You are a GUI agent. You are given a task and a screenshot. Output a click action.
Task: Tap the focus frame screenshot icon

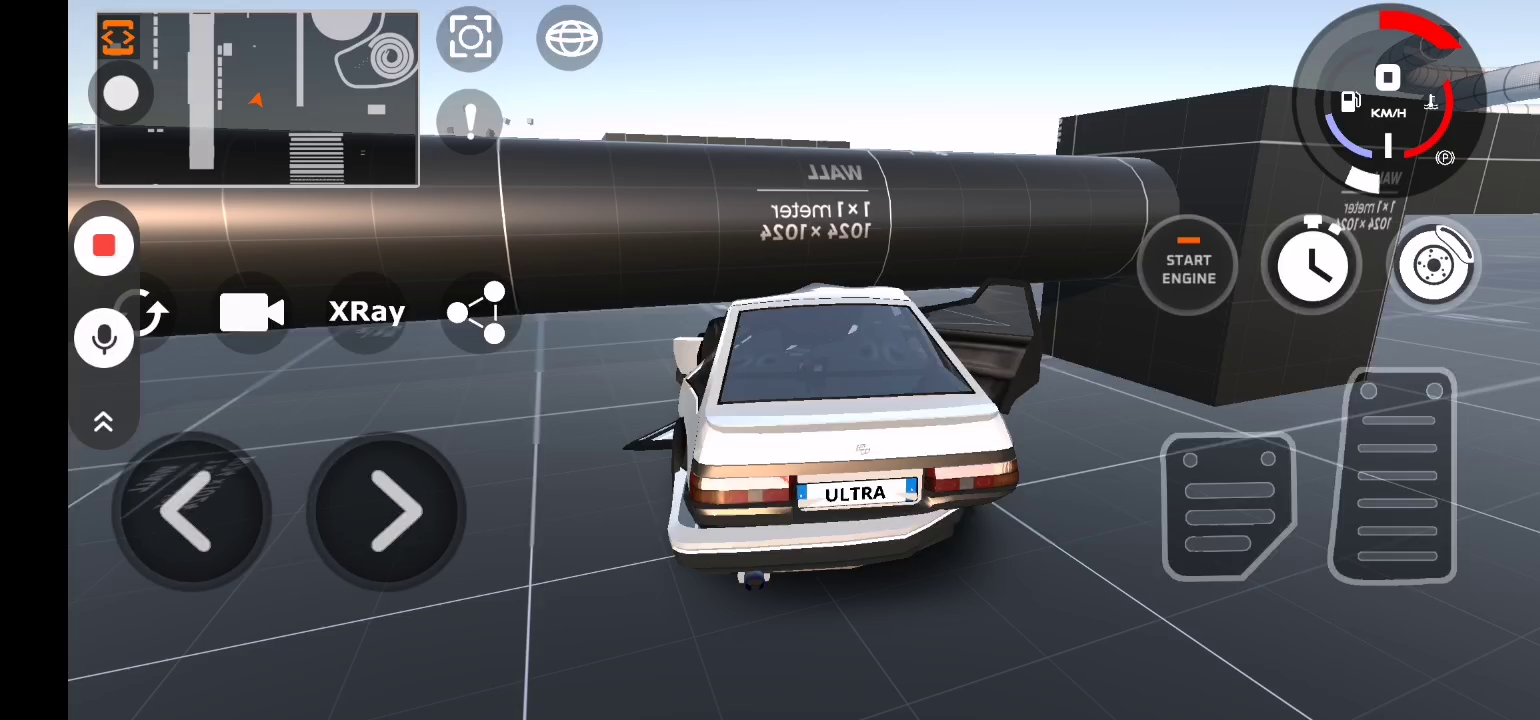pyautogui.click(x=470, y=39)
